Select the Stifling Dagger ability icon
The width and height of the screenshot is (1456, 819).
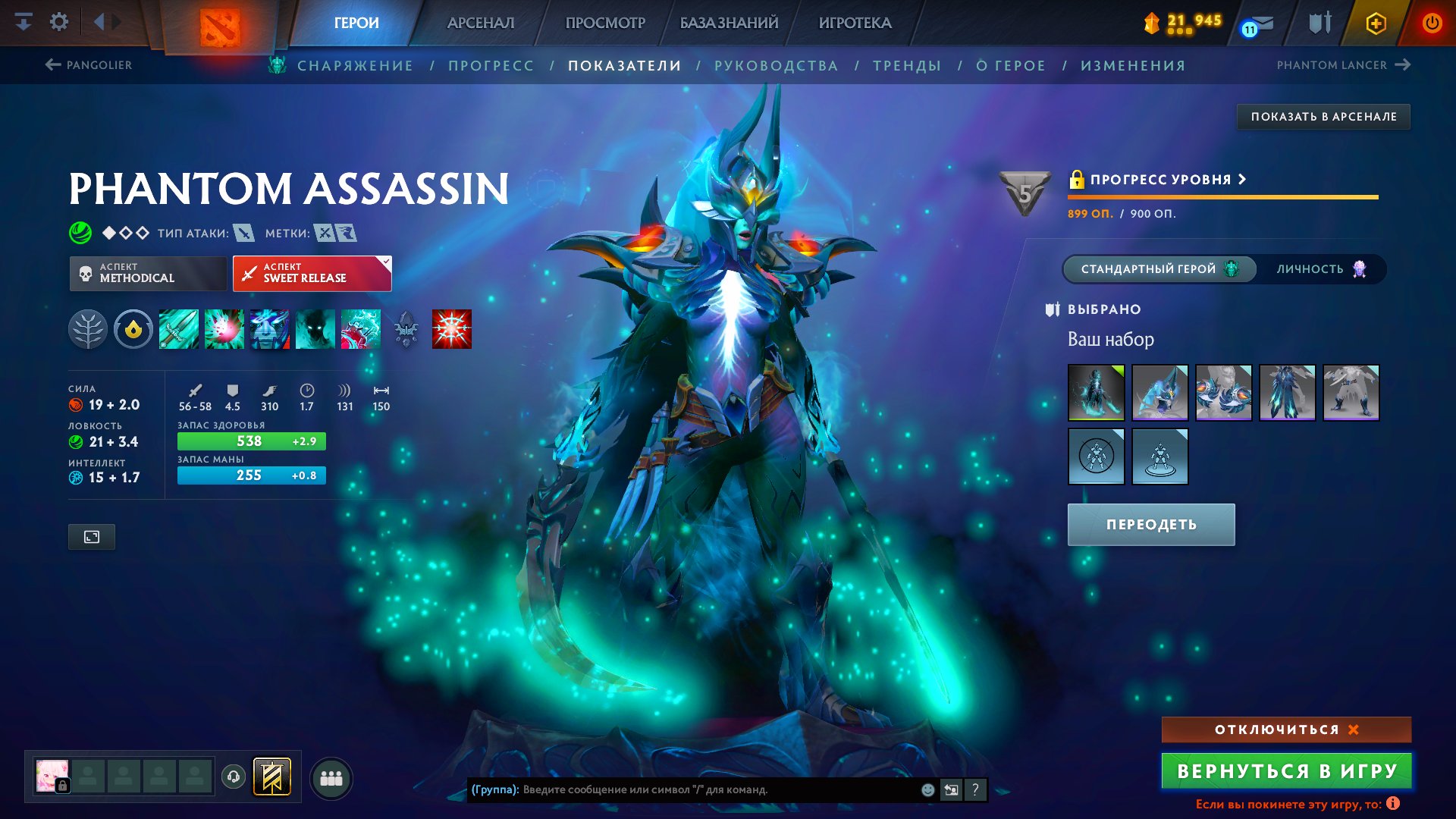tap(178, 328)
